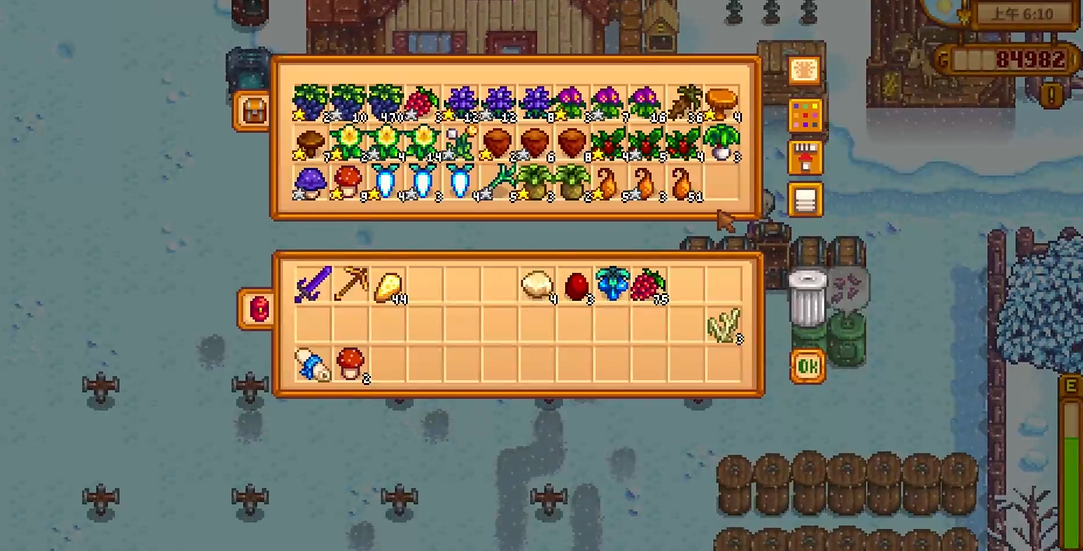Organize the chest with the top side button
The width and height of the screenshot is (1083, 551).
coord(804,70)
